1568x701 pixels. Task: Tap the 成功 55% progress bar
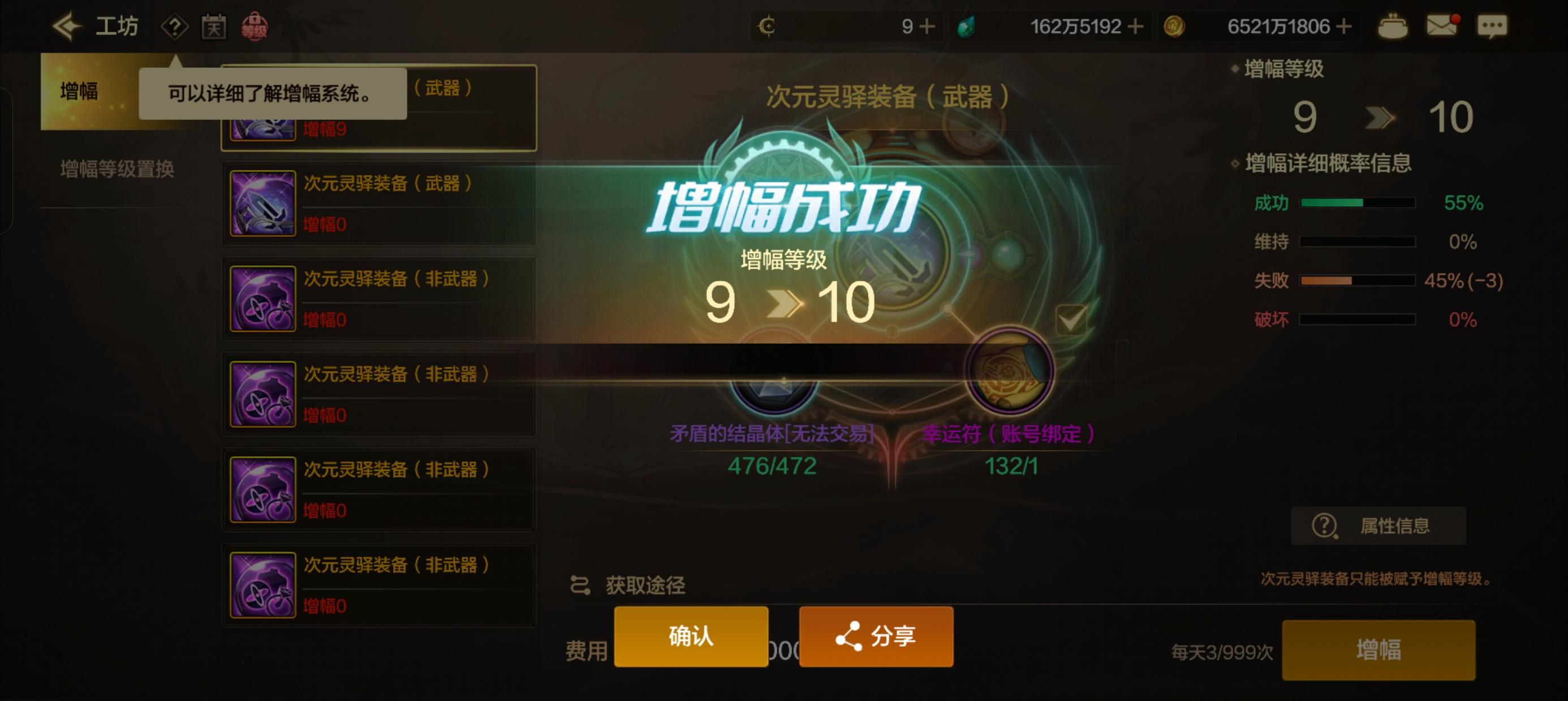point(1359,201)
